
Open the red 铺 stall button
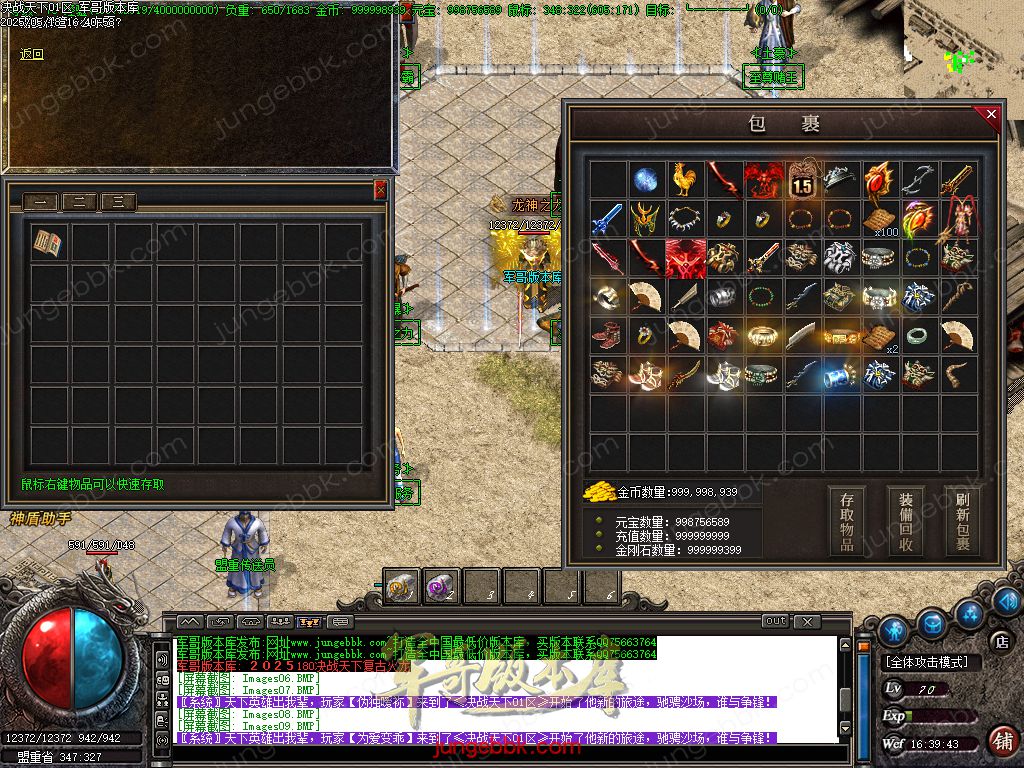(1001, 741)
